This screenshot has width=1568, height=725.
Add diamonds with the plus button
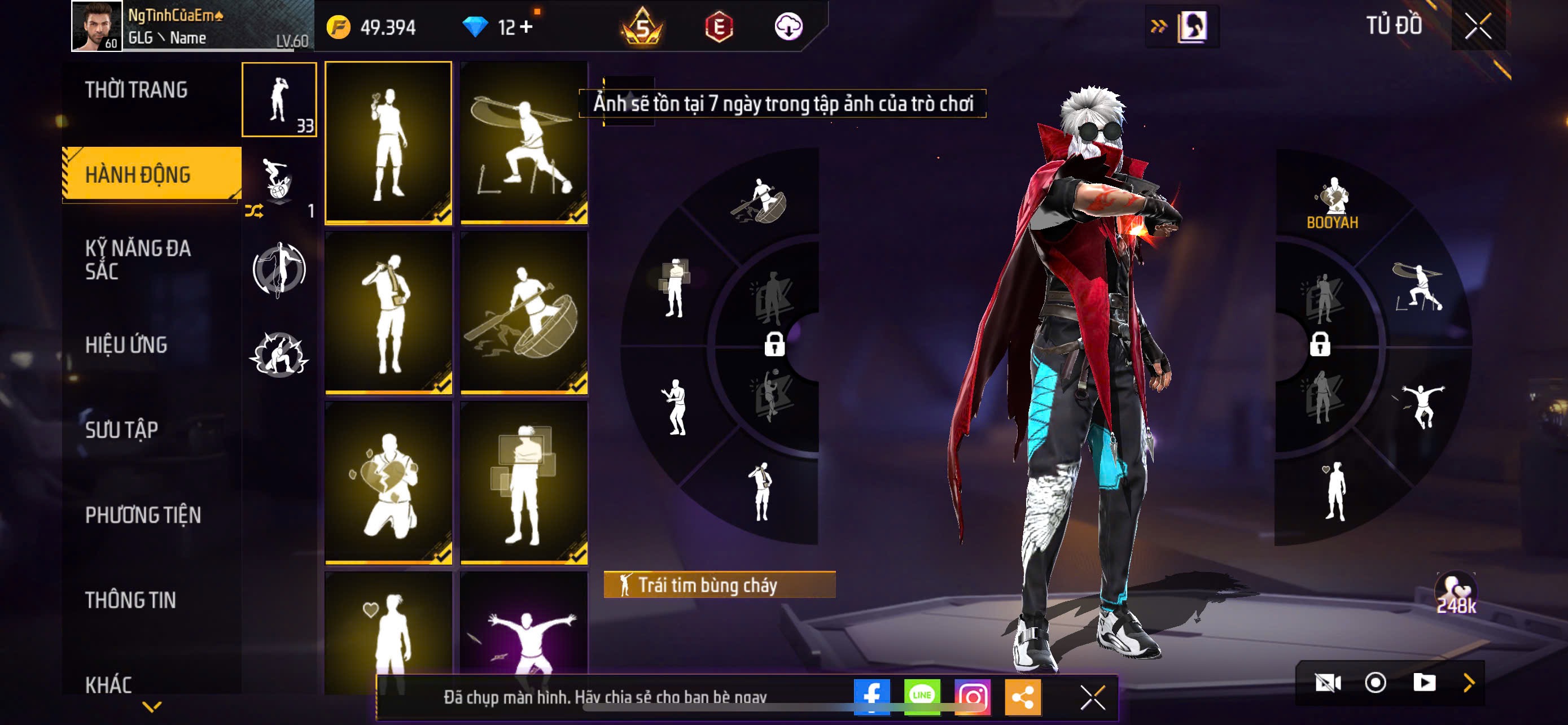pyautogui.click(x=526, y=28)
